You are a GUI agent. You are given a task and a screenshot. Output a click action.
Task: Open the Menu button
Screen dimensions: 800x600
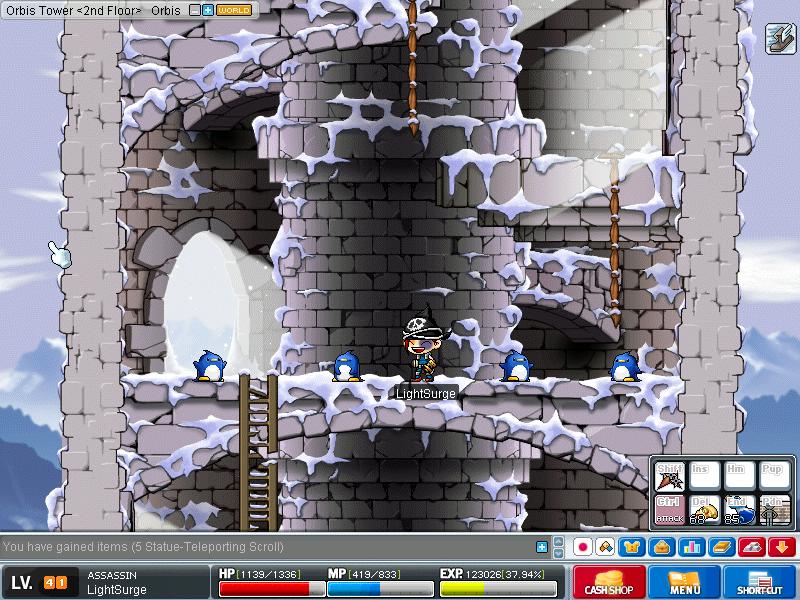[x=685, y=582]
